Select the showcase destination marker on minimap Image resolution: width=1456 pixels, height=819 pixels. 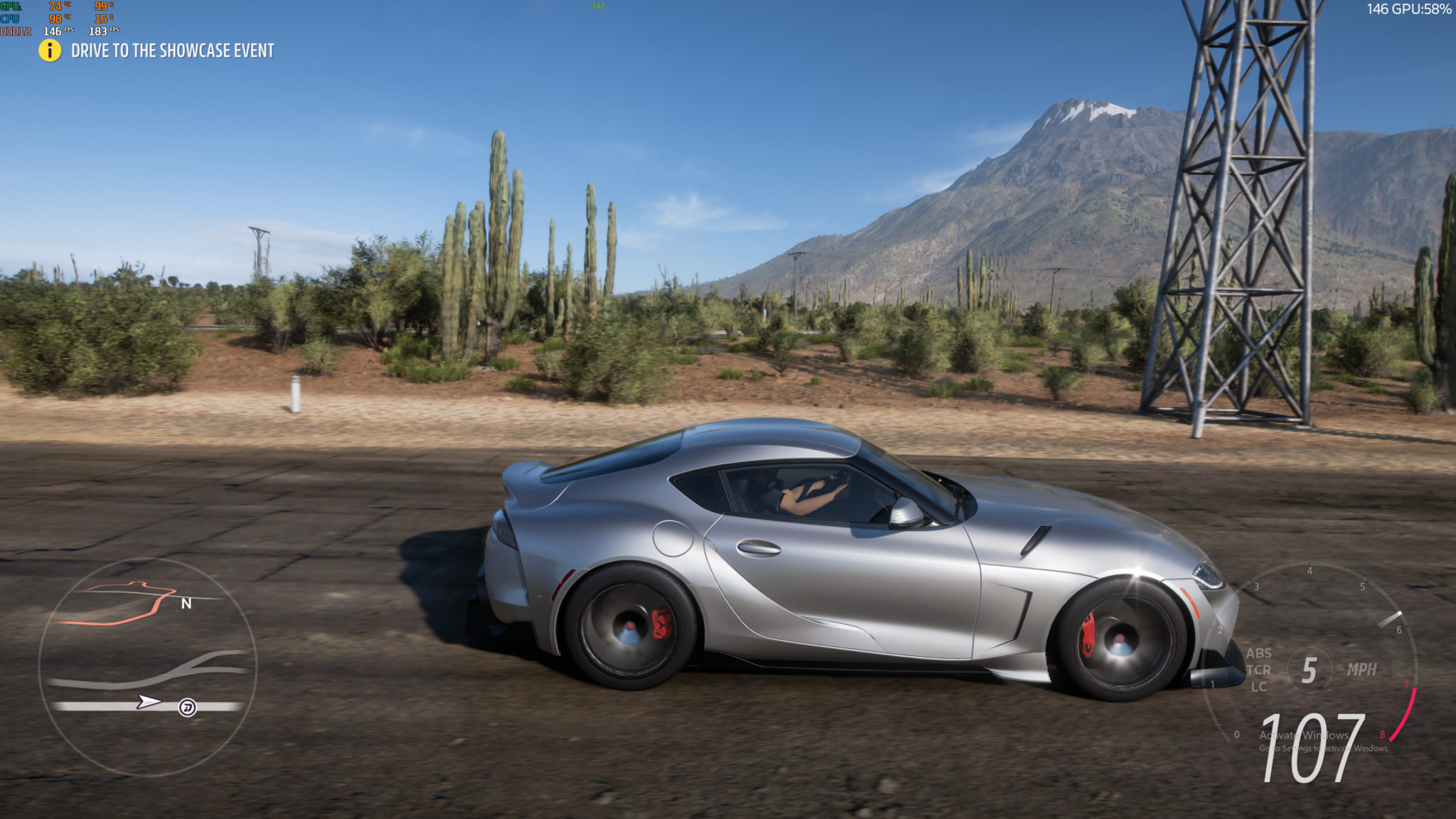[x=187, y=707]
